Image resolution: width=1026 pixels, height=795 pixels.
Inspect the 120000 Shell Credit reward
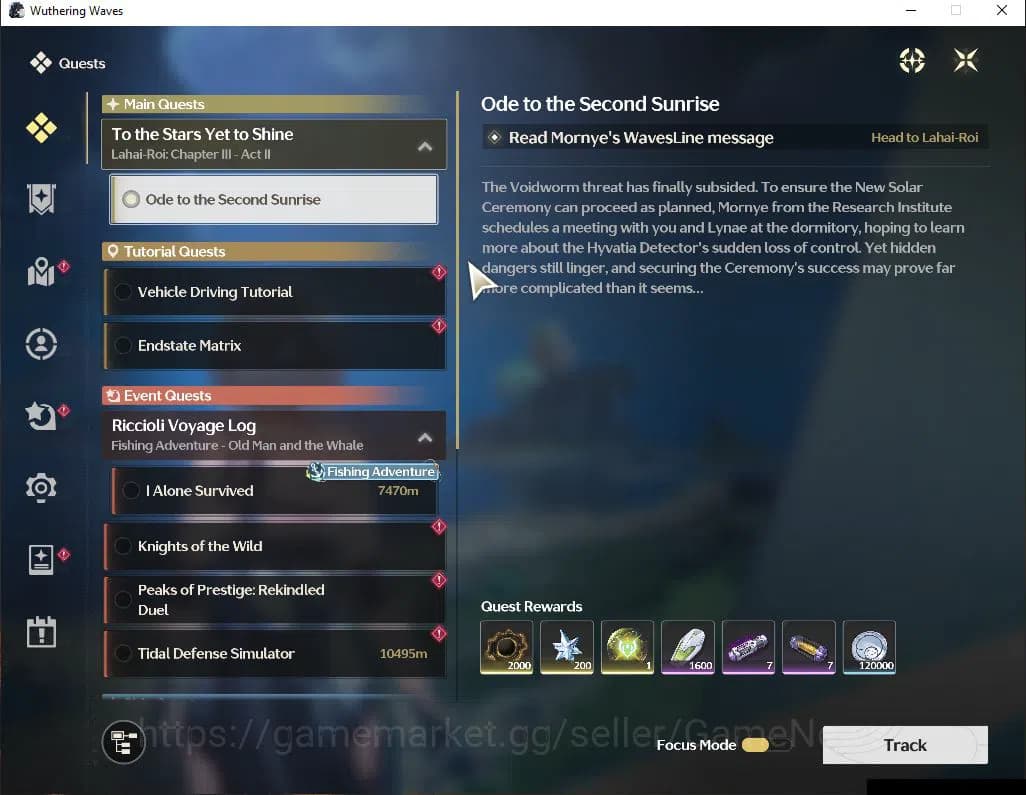869,647
